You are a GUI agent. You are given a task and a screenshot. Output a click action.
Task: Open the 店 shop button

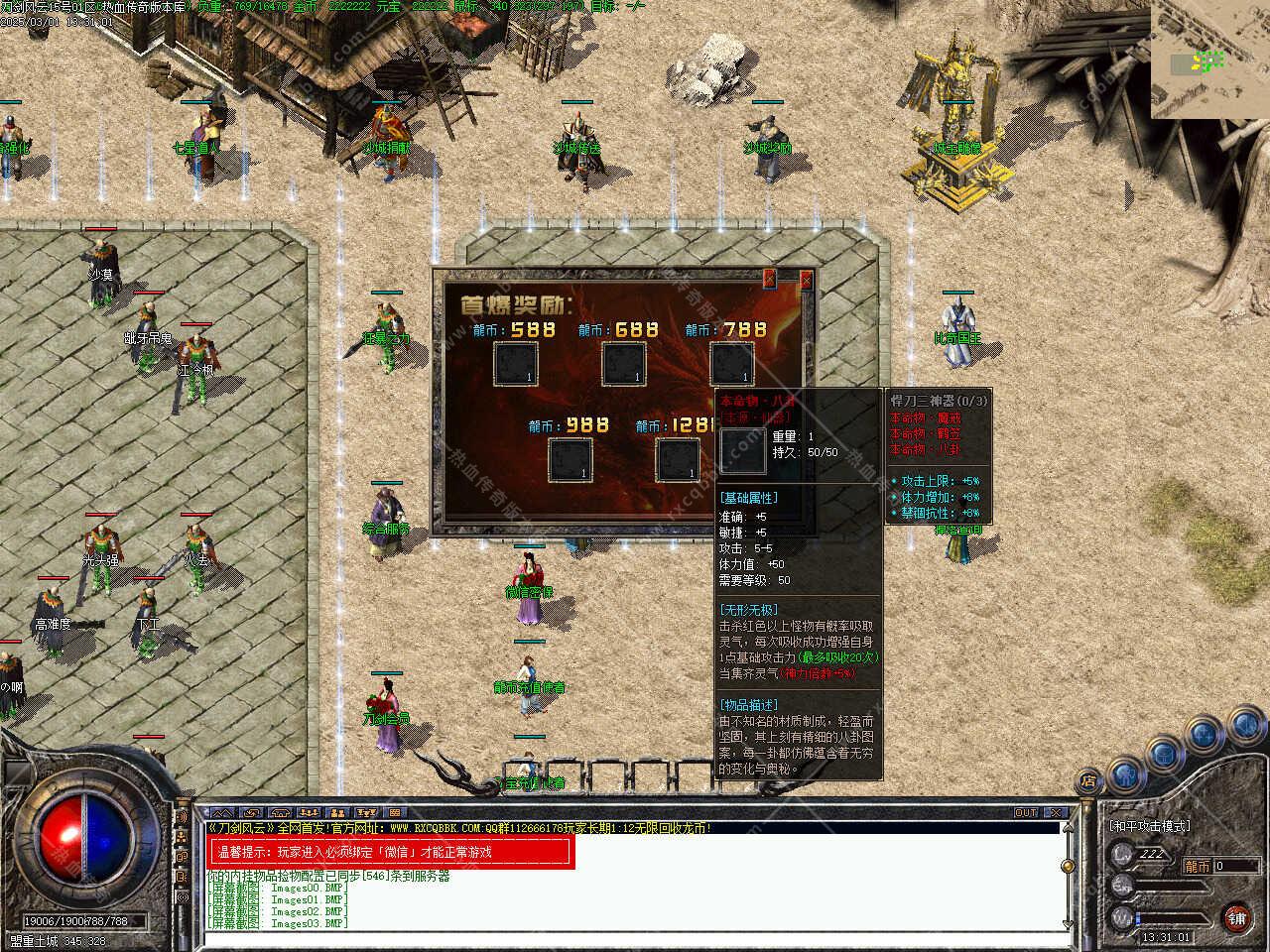1088,779
